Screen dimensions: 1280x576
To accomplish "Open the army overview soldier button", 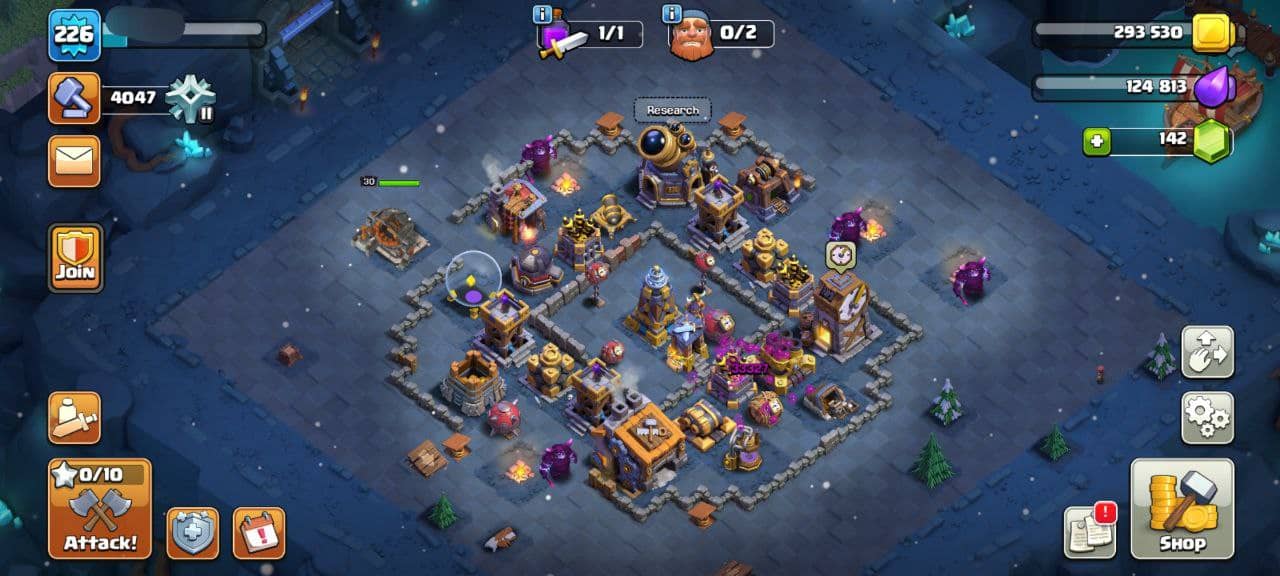I will 75,417.
